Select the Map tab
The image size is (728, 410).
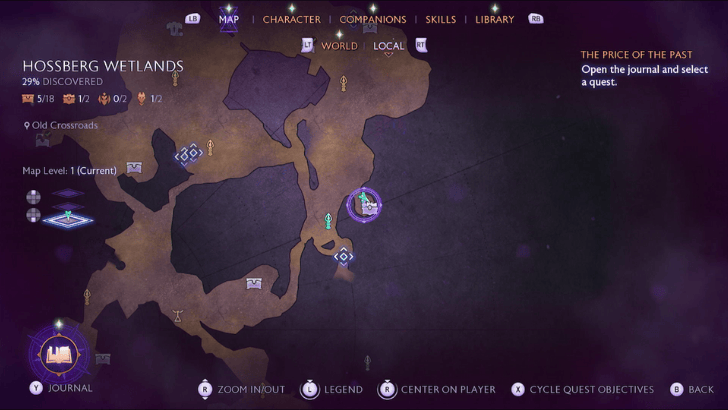(228, 19)
